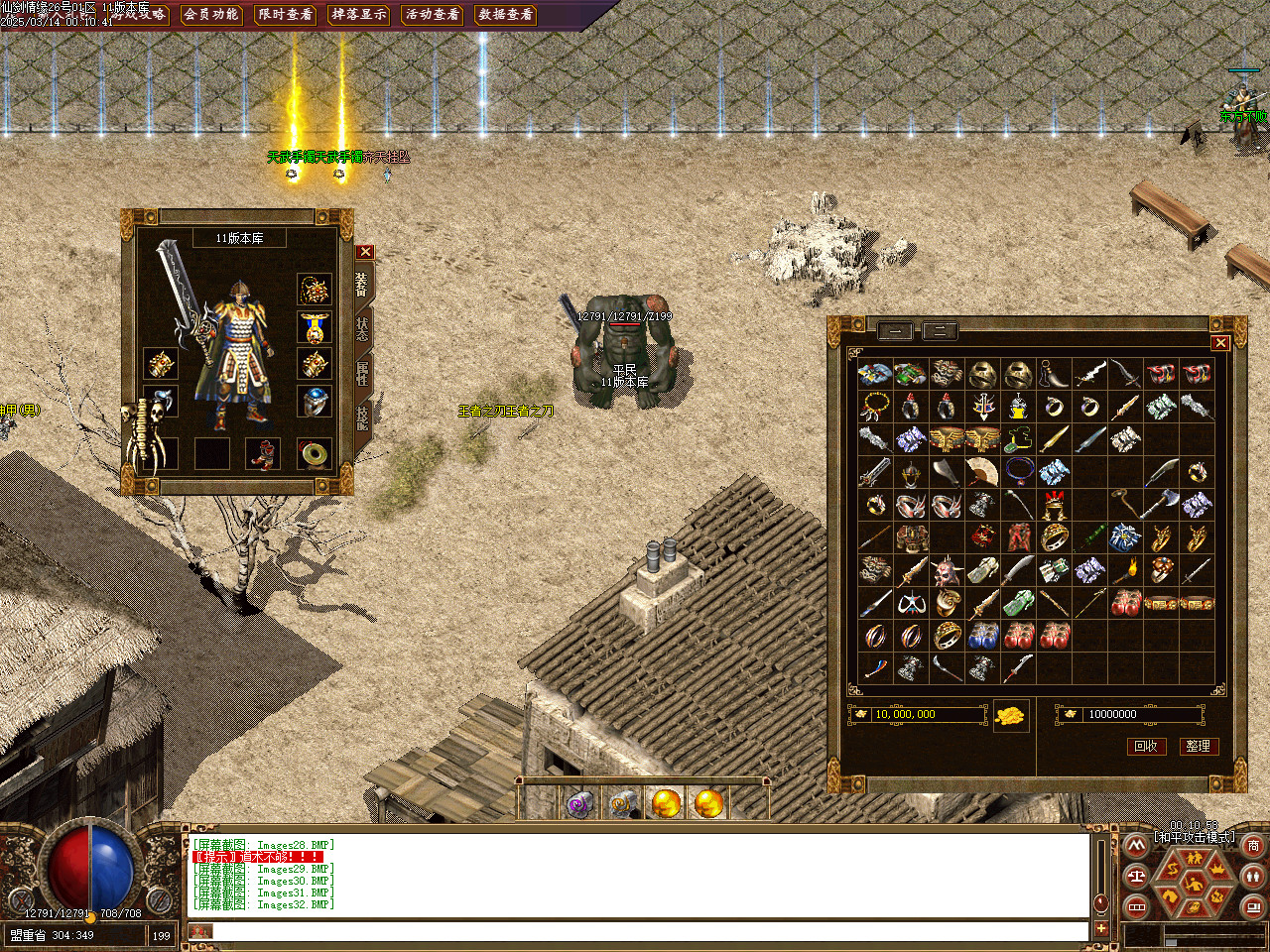
Task: Open the 限时查看 menu button
Action: pyautogui.click(x=285, y=15)
